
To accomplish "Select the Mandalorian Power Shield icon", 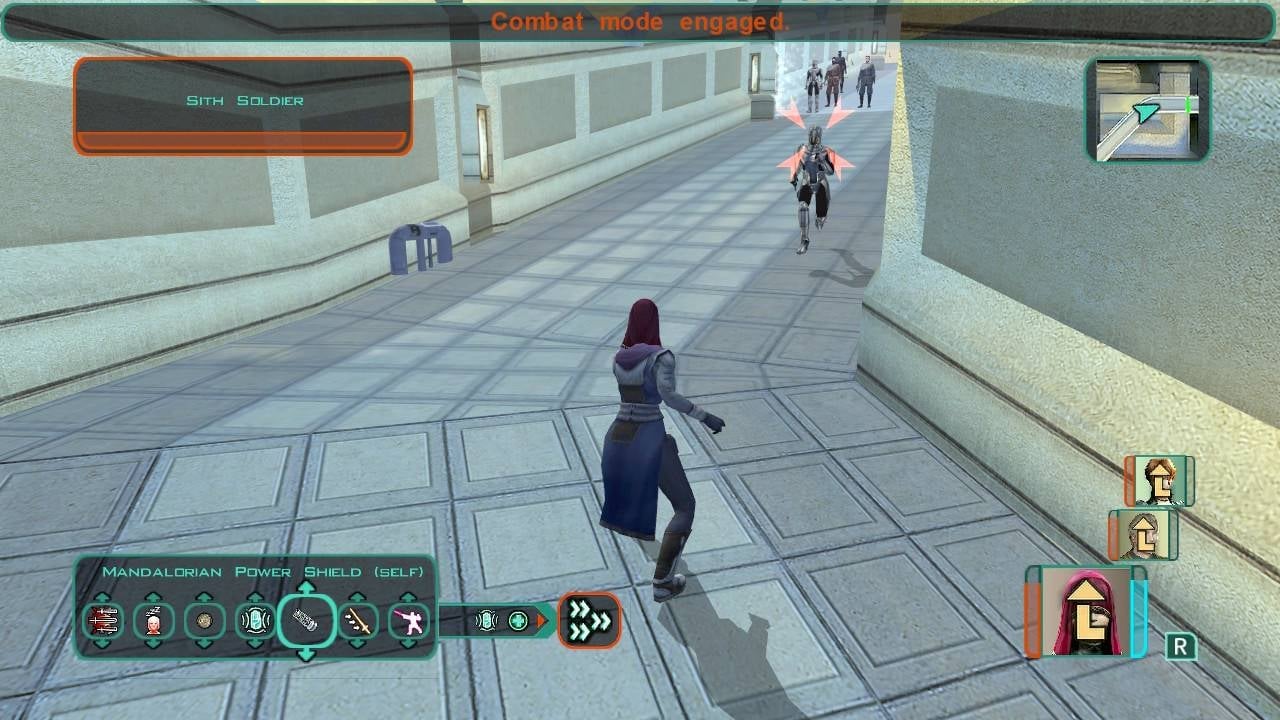I will point(307,620).
